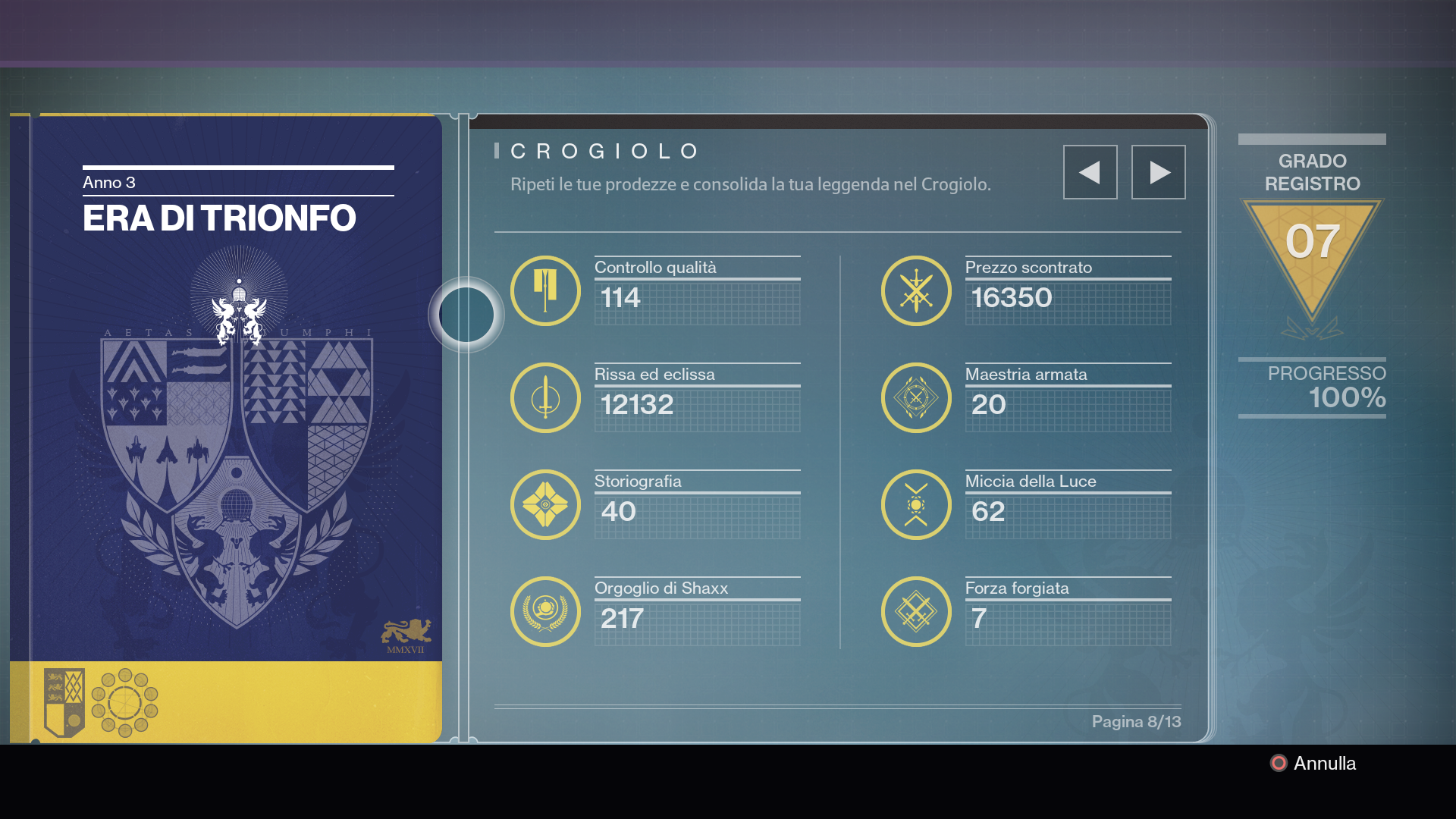
Task: Select the shield emblem on yellow band
Action: (x=64, y=702)
